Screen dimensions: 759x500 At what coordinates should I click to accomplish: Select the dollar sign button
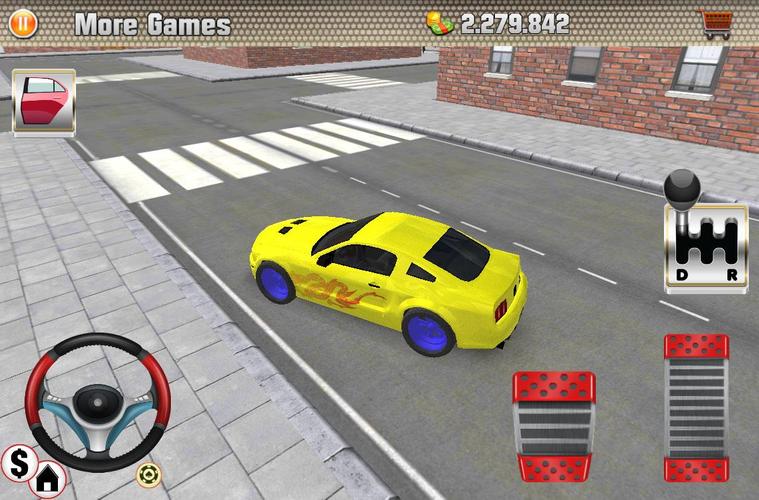coord(18,461)
